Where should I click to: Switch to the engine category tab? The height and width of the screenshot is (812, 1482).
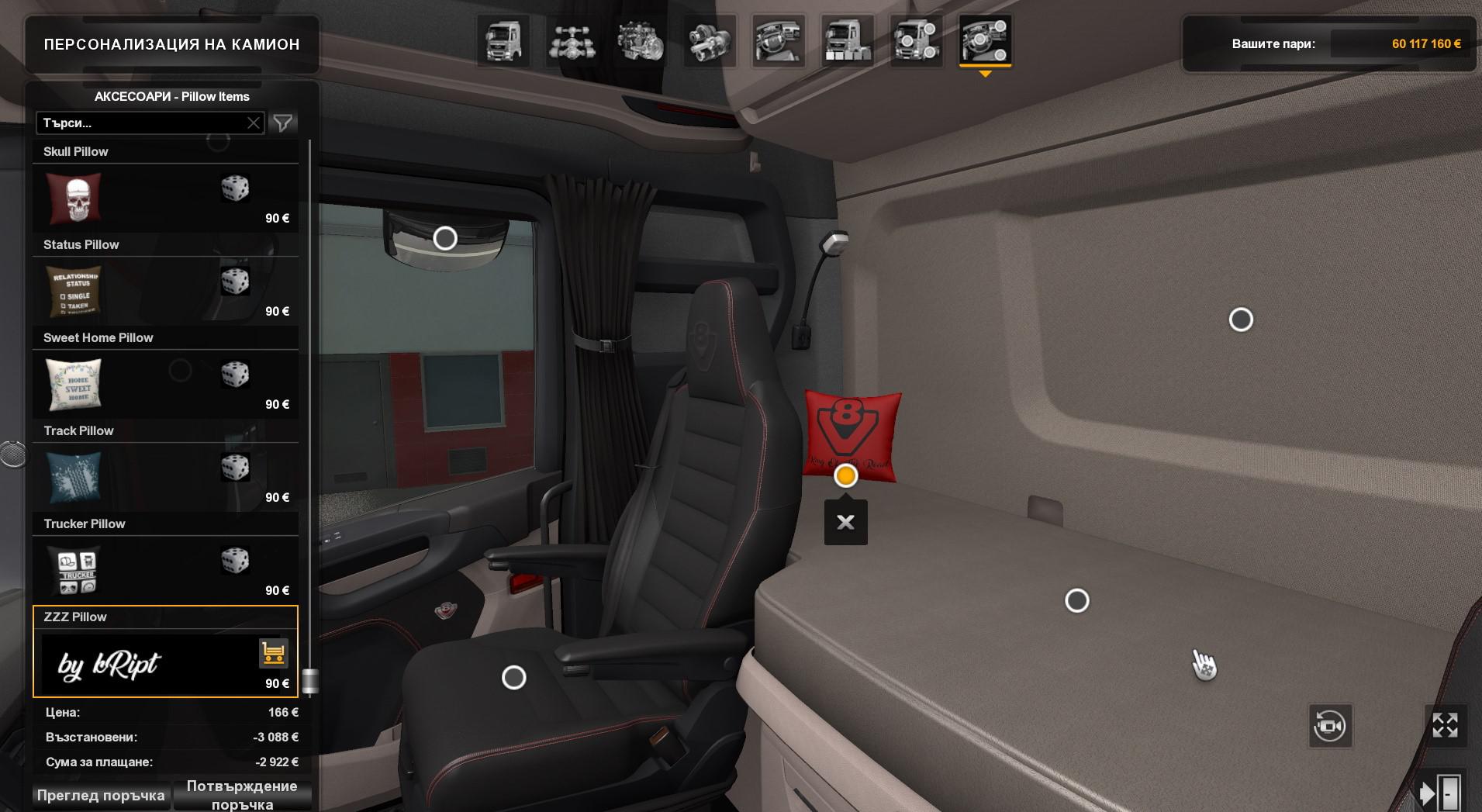click(x=641, y=41)
